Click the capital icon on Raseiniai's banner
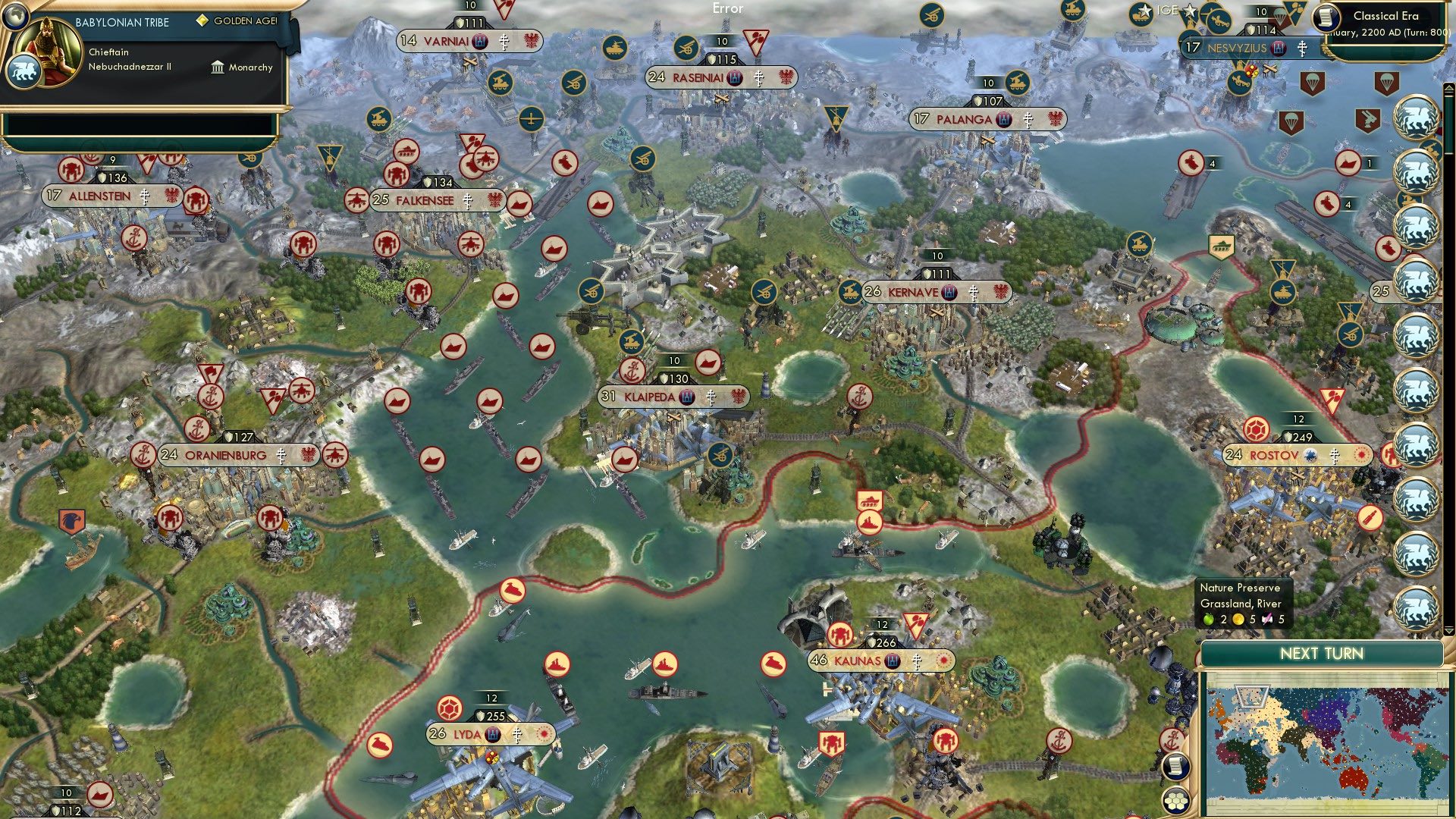 click(x=733, y=77)
